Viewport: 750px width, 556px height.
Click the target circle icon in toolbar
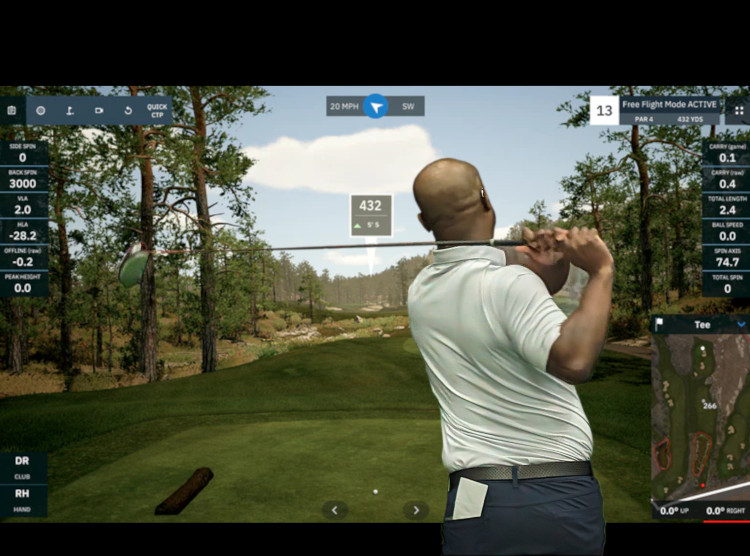[41, 110]
